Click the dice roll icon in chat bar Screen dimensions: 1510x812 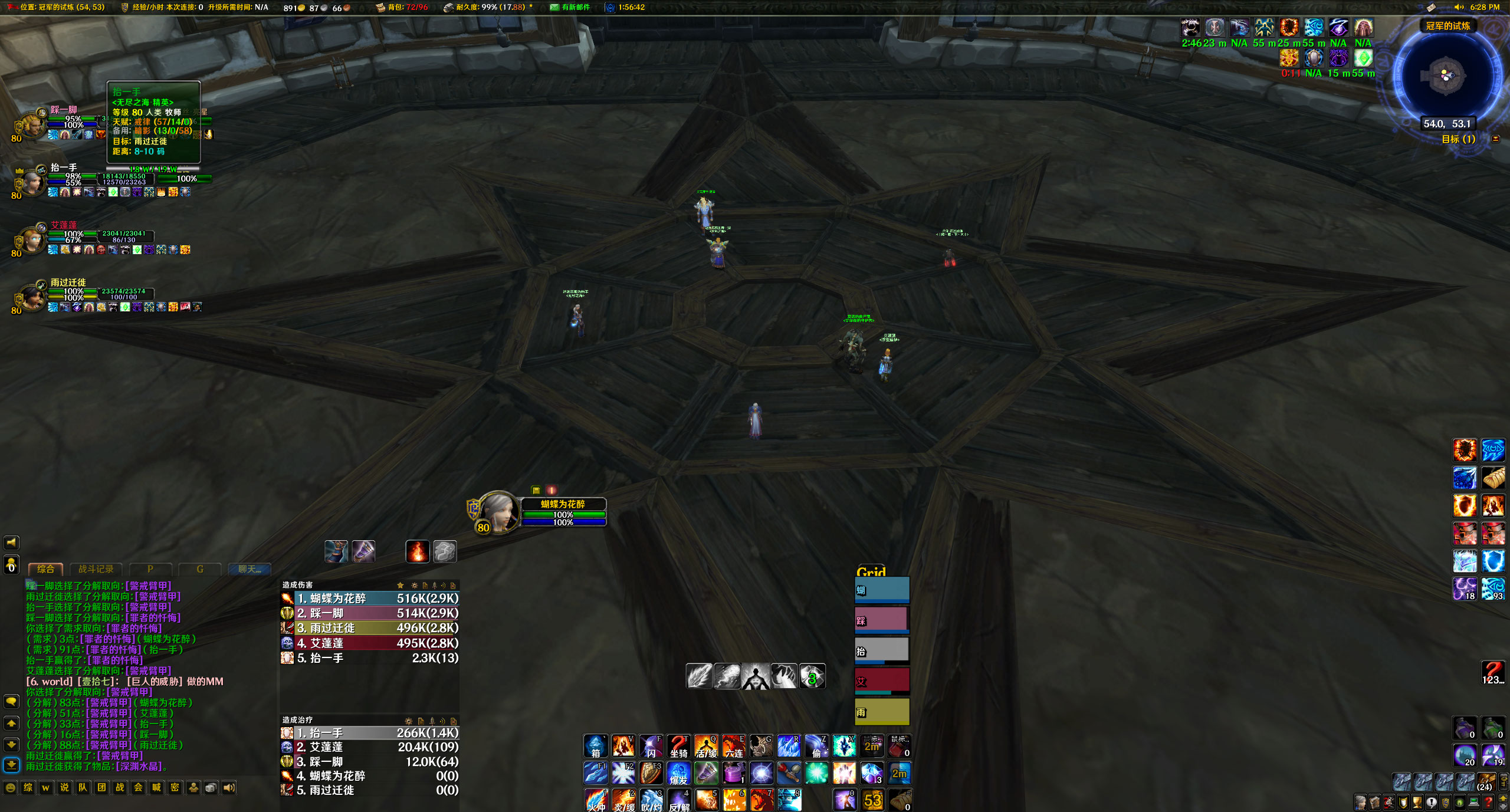[211, 787]
